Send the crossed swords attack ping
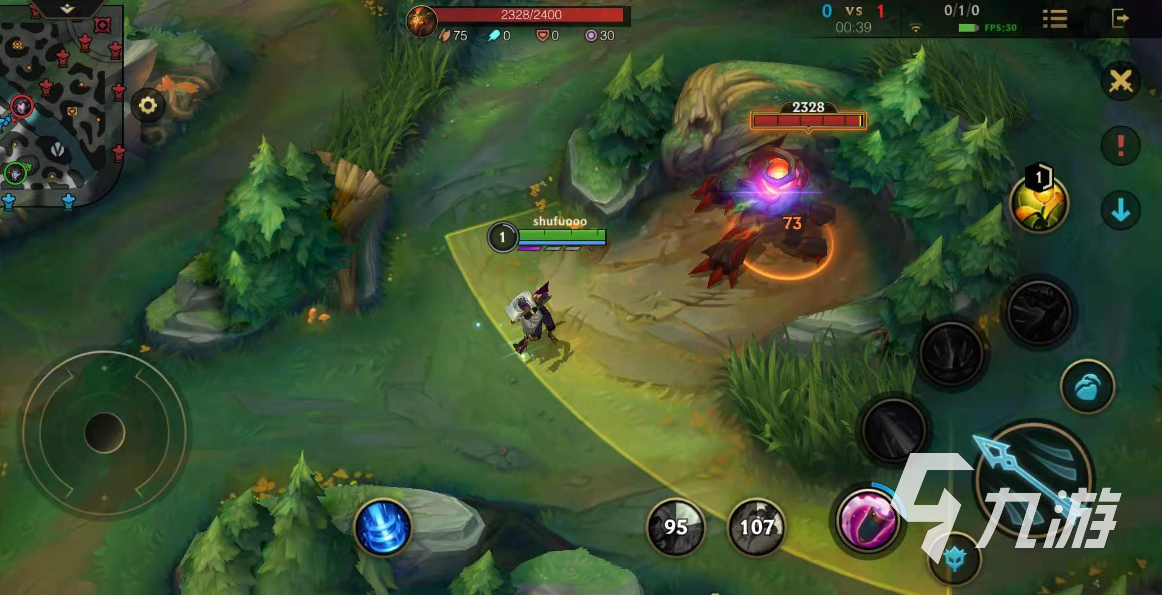 pyautogui.click(x=1121, y=81)
